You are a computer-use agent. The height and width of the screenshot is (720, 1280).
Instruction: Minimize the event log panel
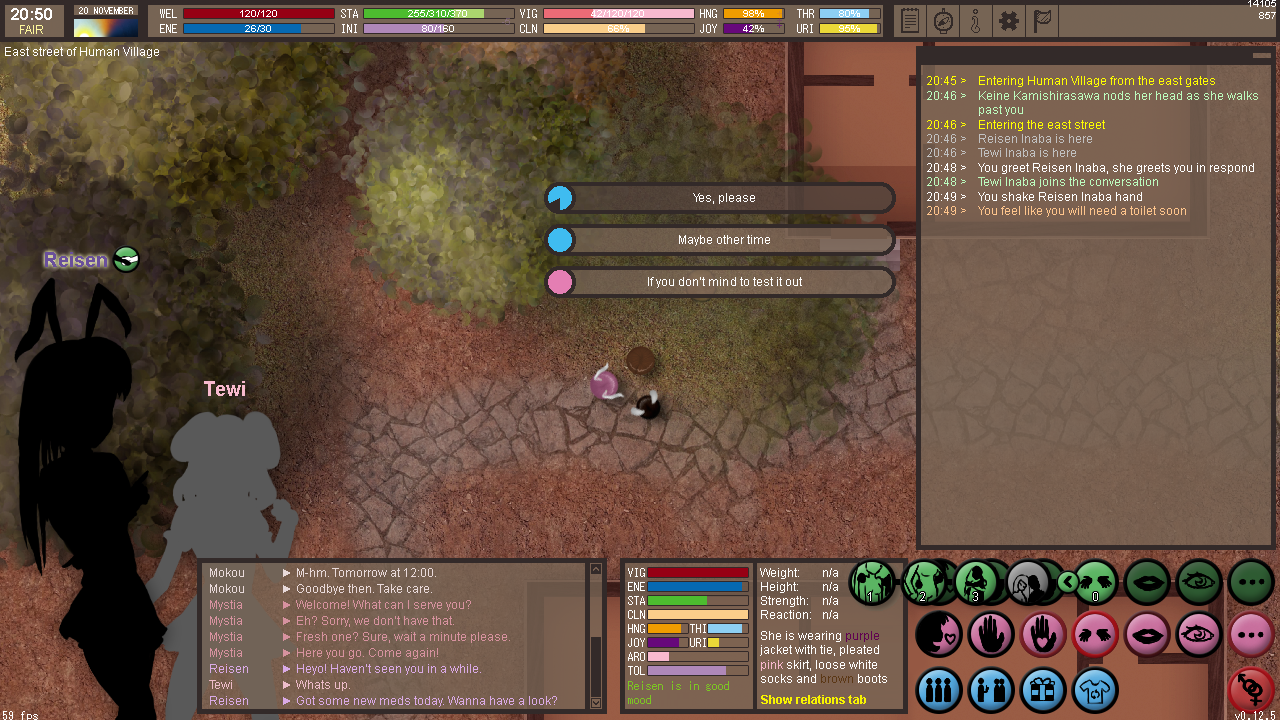click(1261, 56)
